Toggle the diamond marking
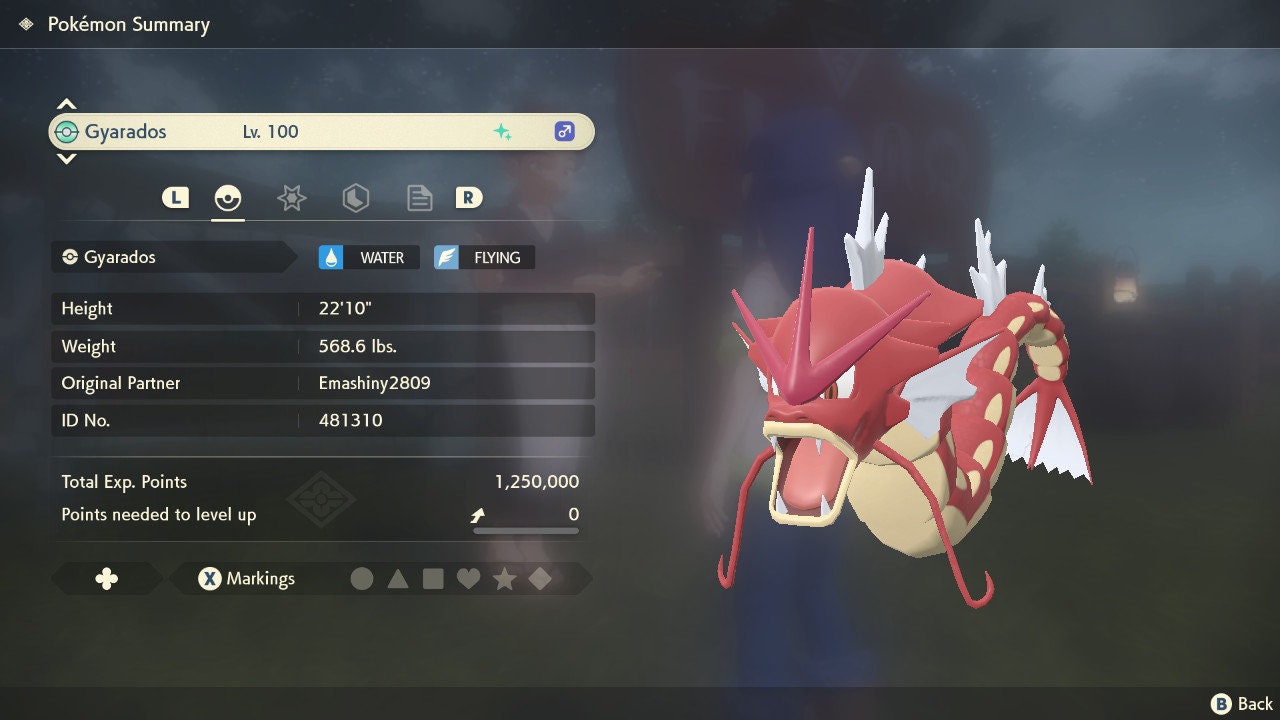This screenshot has width=1280, height=720. [540, 579]
